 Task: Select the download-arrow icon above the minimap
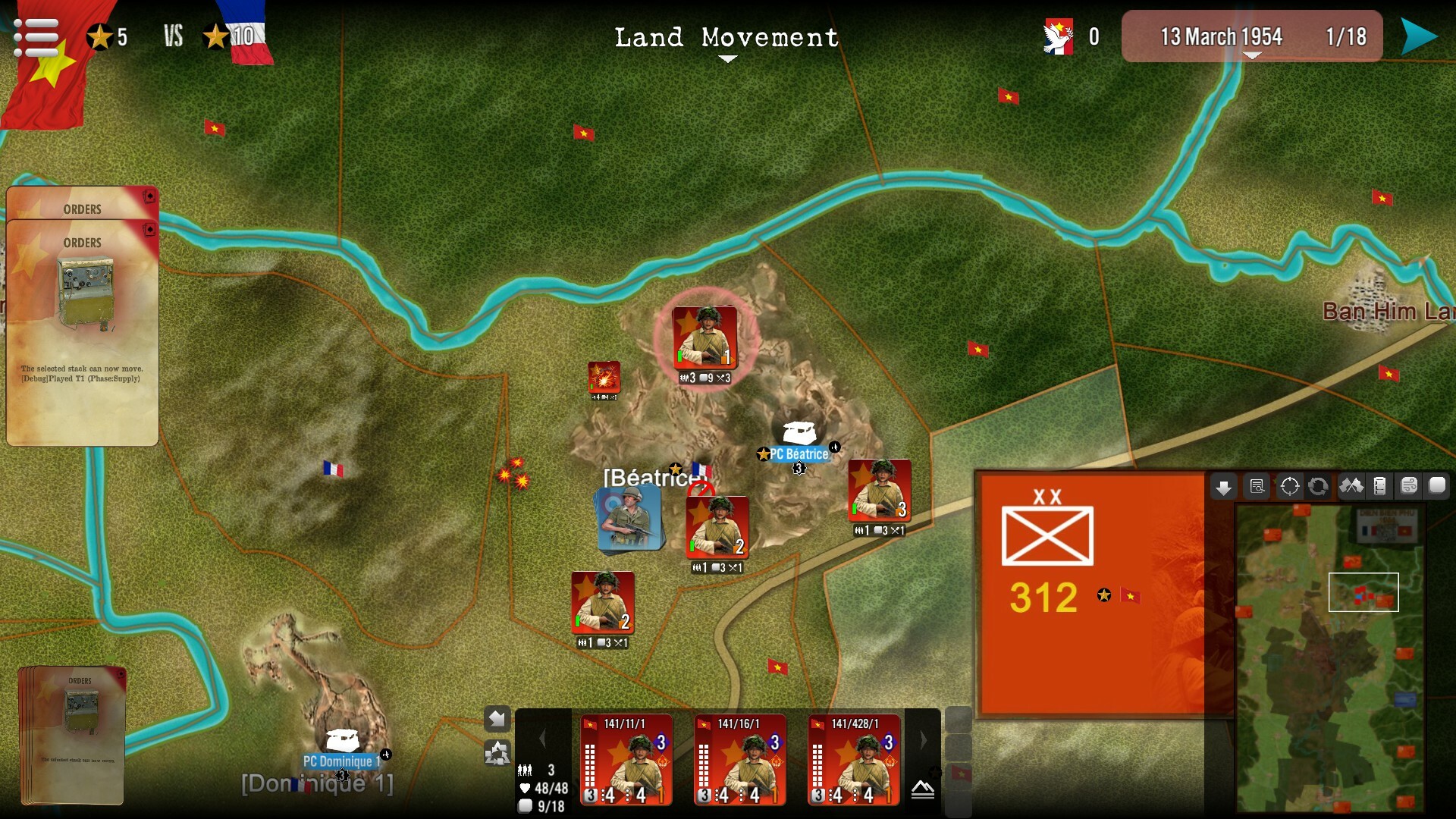[x=1223, y=486]
